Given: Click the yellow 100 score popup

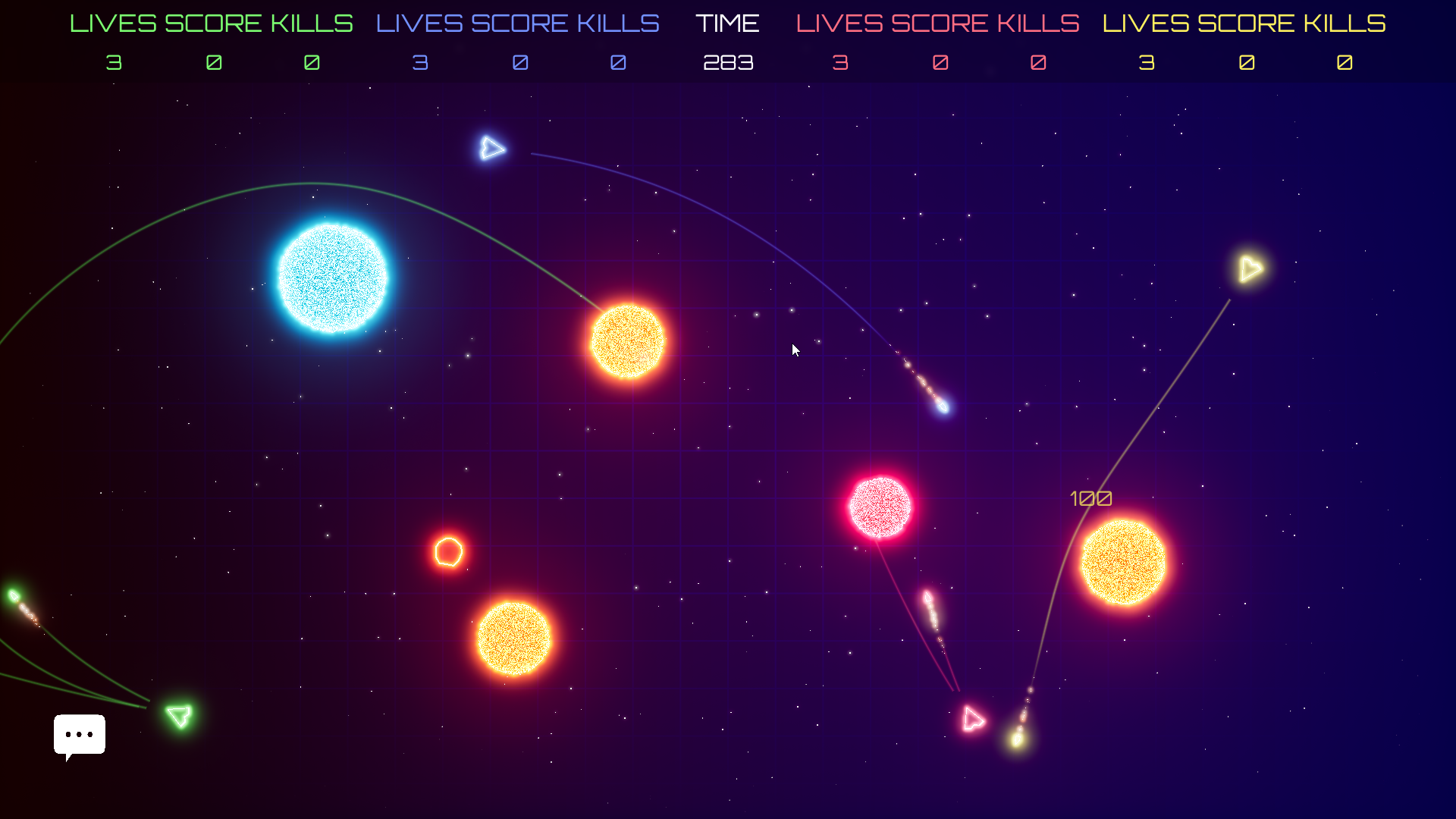Looking at the screenshot, I should pyautogui.click(x=1091, y=498).
